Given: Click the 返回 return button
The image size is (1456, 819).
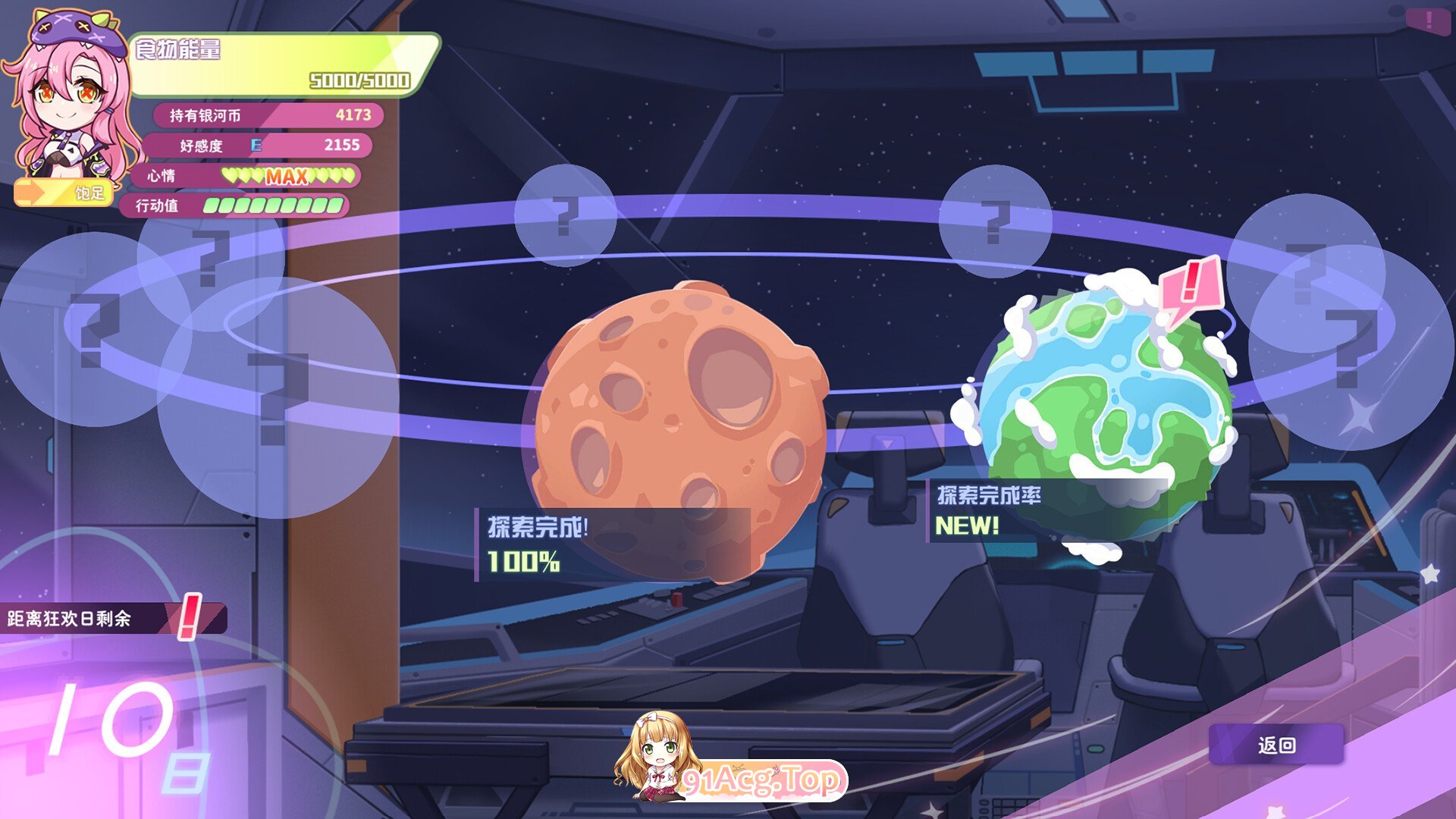Looking at the screenshot, I should click(x=1276, y=745).
